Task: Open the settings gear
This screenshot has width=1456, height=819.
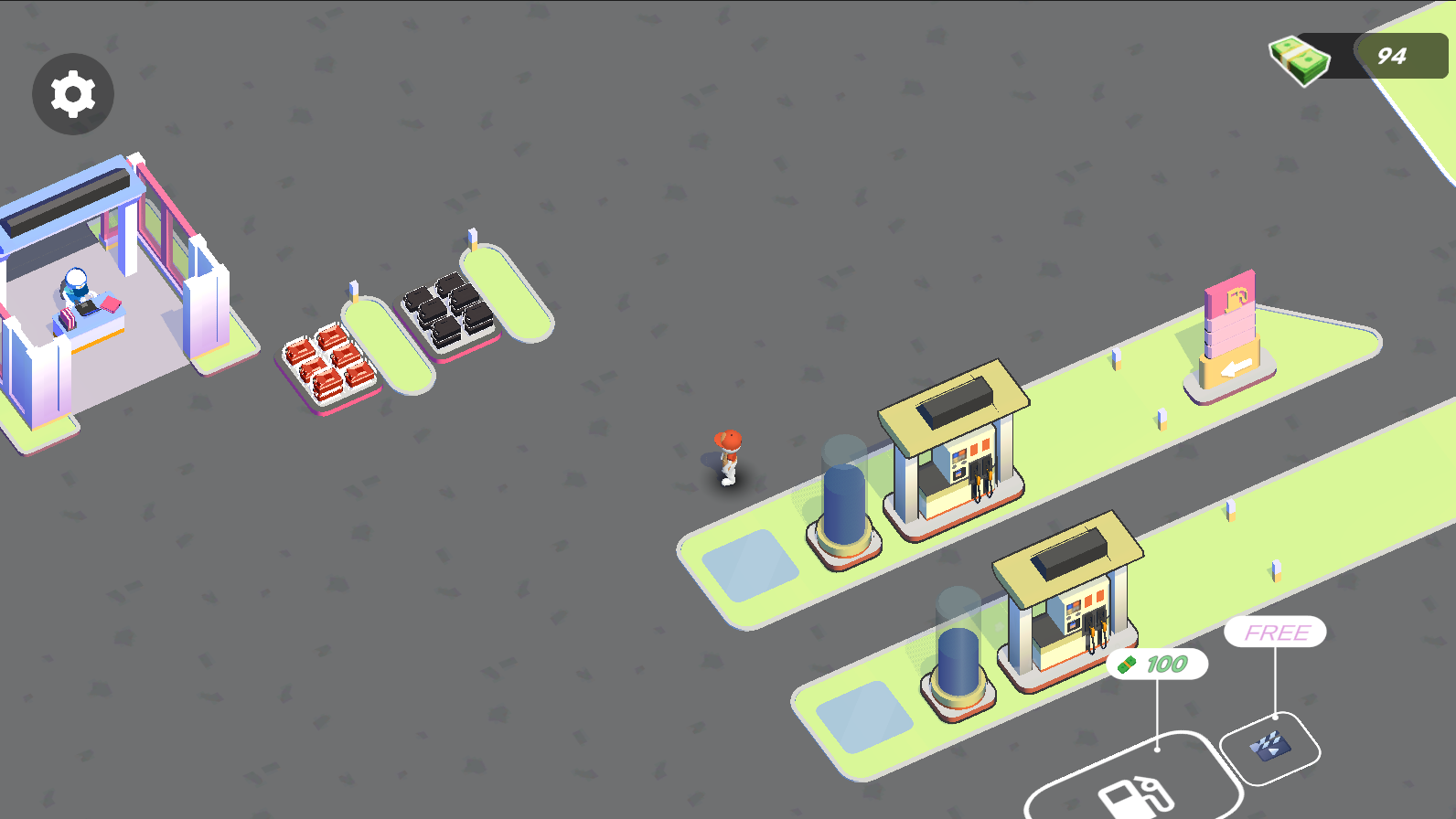Action: point(72,94)
